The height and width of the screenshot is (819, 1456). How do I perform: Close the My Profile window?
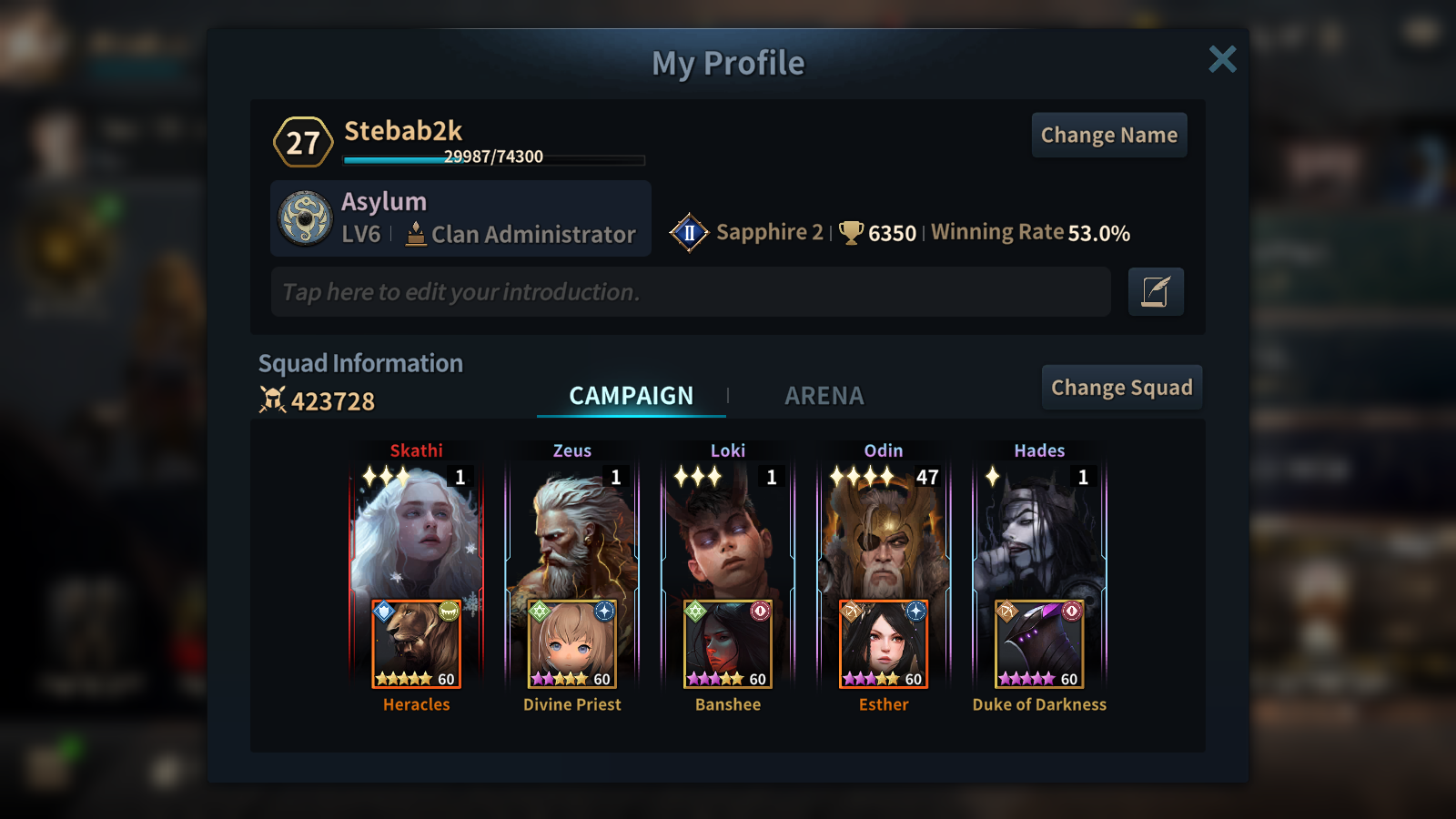click(1222, 59)
